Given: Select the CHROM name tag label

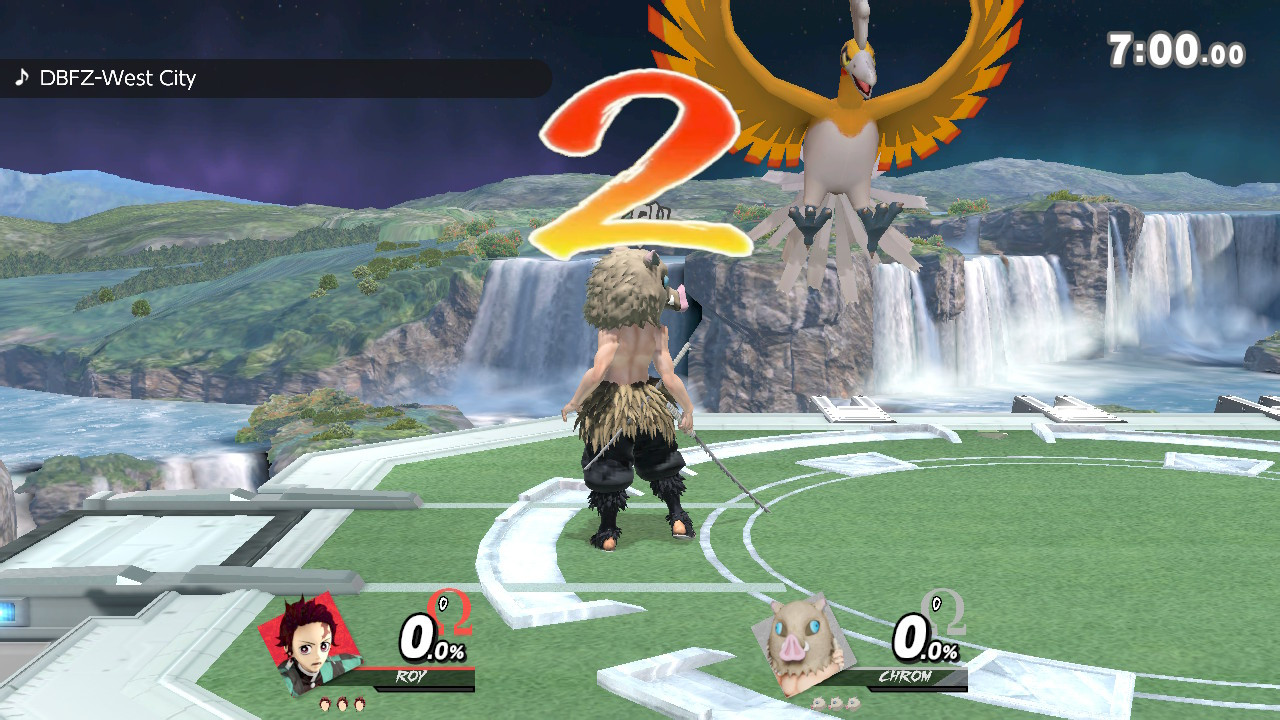Looking at the screenshot, I should [x=904, y=677].
